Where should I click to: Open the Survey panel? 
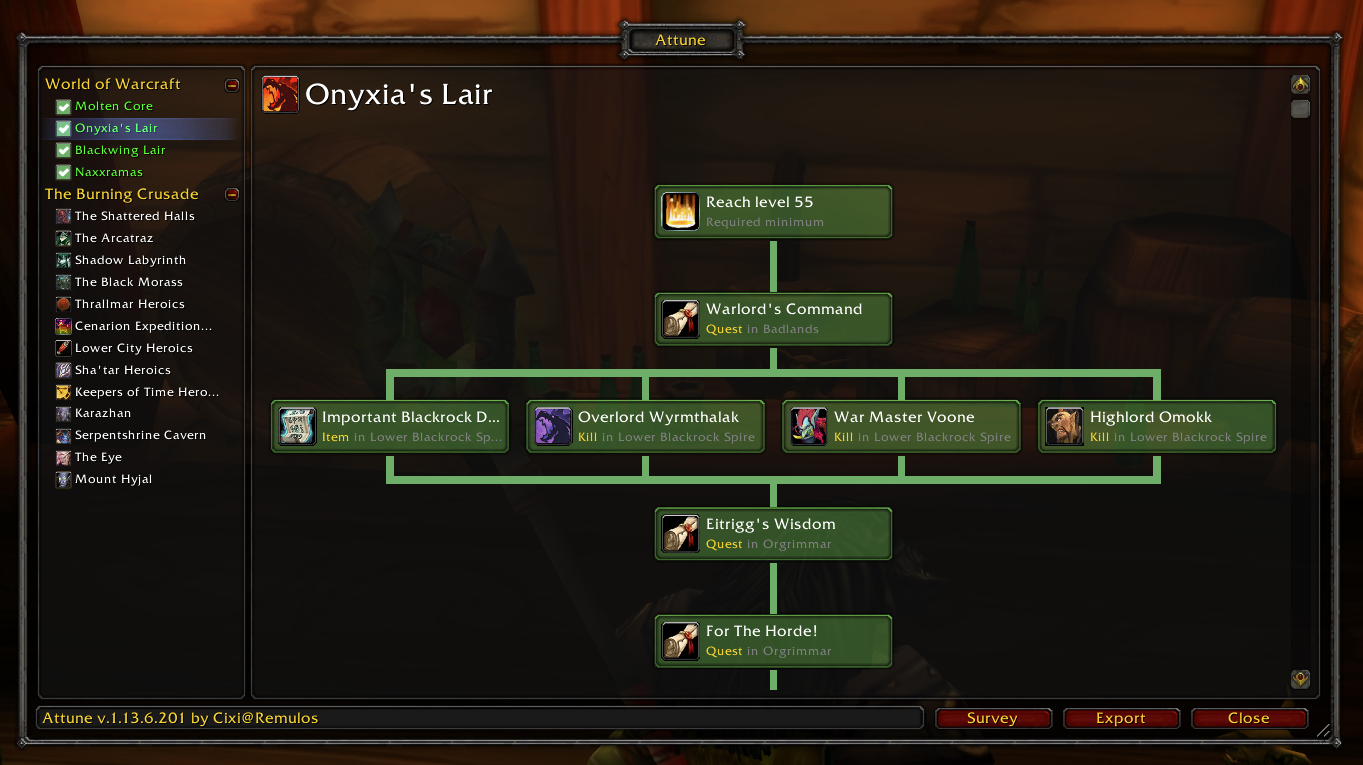point(992,718)
